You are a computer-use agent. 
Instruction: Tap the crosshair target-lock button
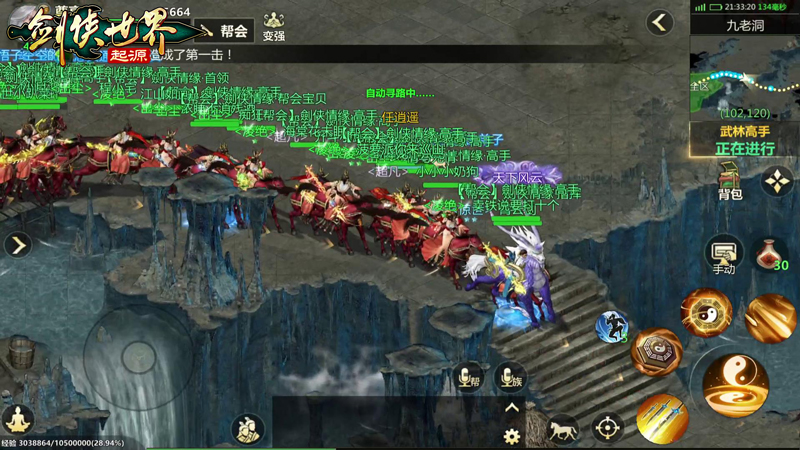(x=608, y=428)
